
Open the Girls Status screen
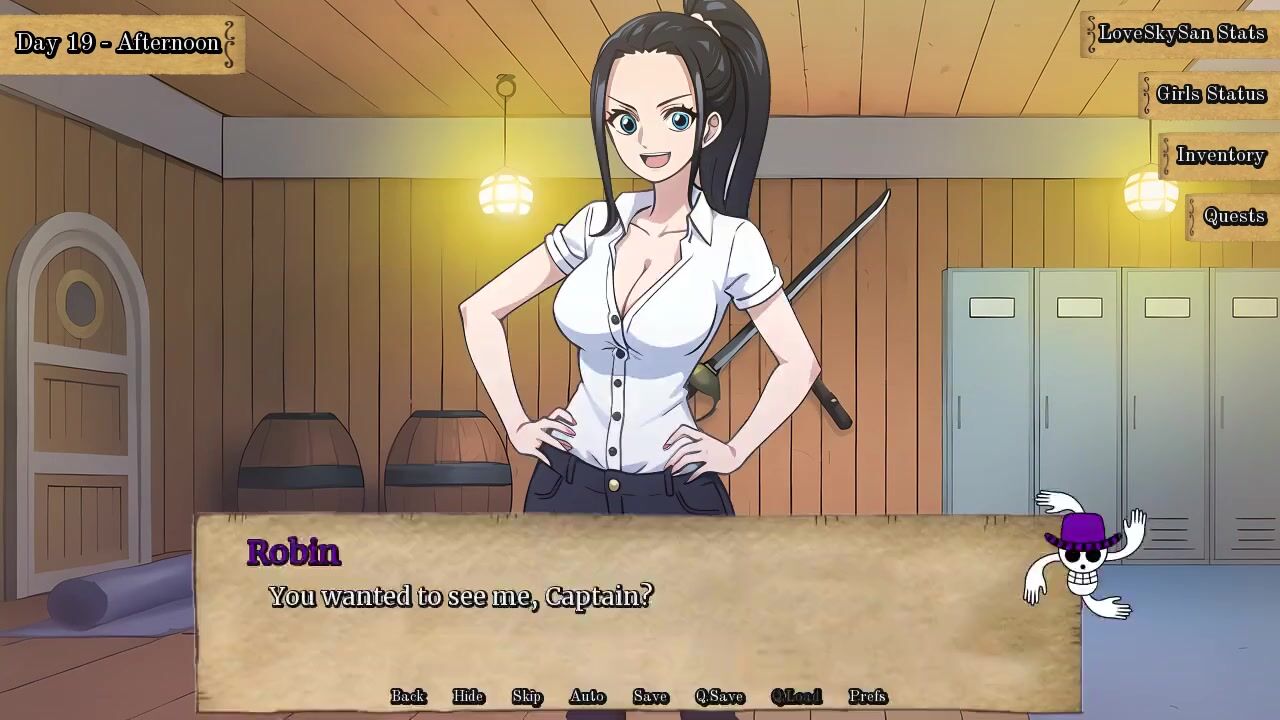click(1210, 94)
